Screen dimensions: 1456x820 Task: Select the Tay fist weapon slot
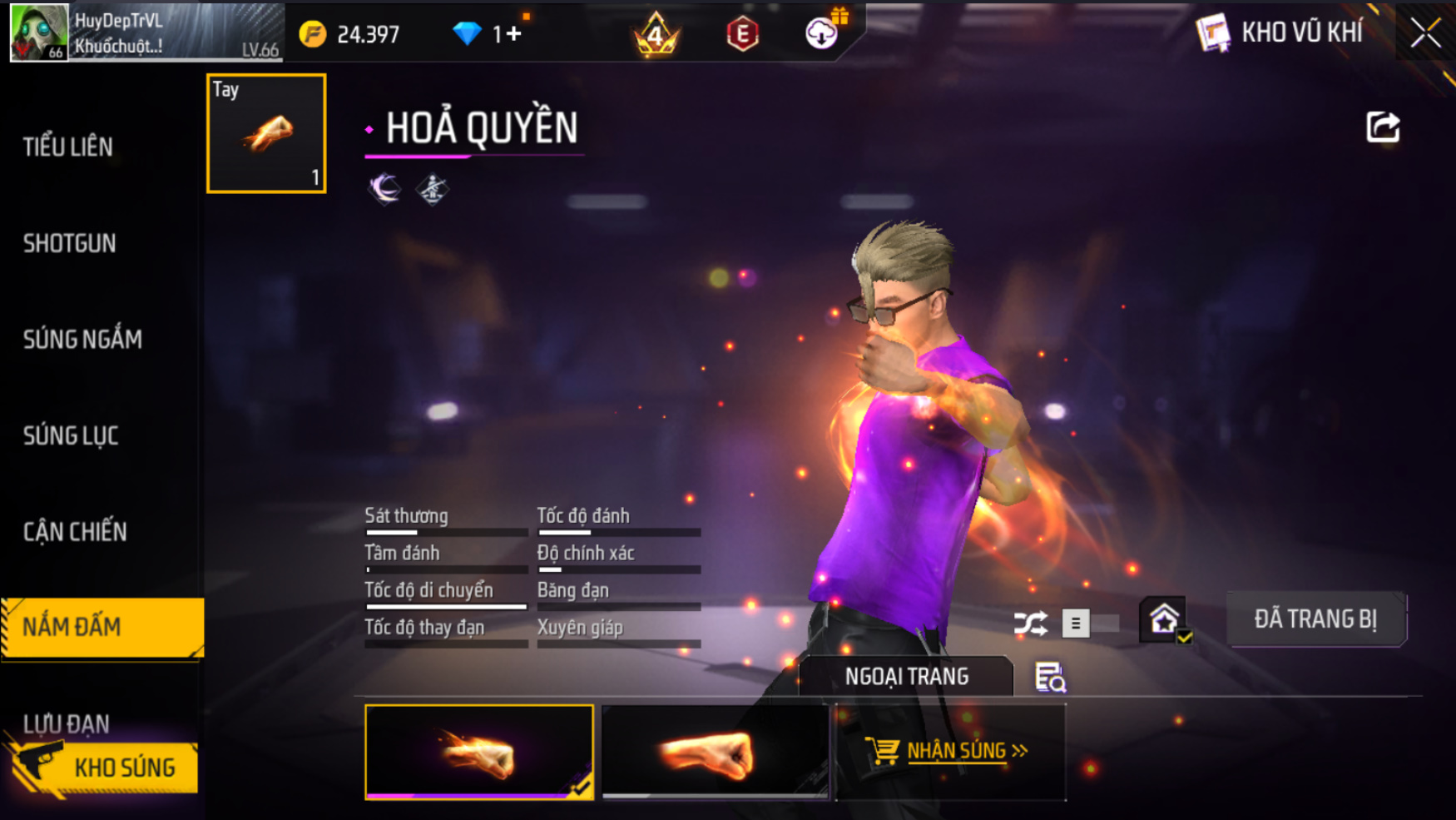point(266,133)
